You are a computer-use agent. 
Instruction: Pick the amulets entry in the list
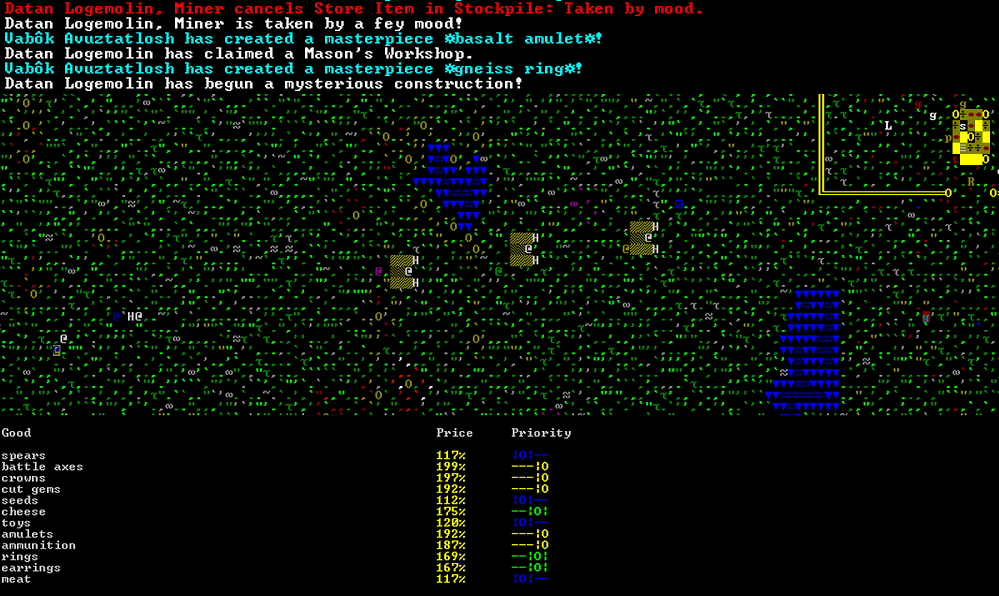click(27, 534)
